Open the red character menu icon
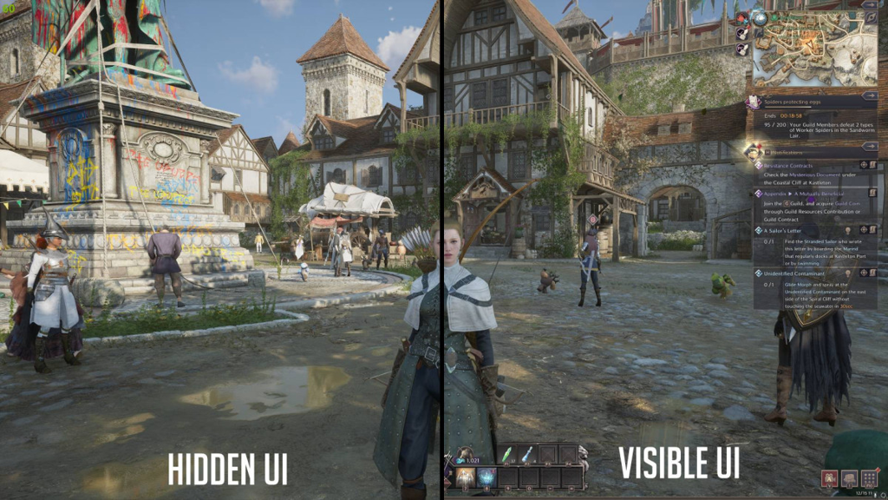888x500 pixels. (x=830, y=480)
